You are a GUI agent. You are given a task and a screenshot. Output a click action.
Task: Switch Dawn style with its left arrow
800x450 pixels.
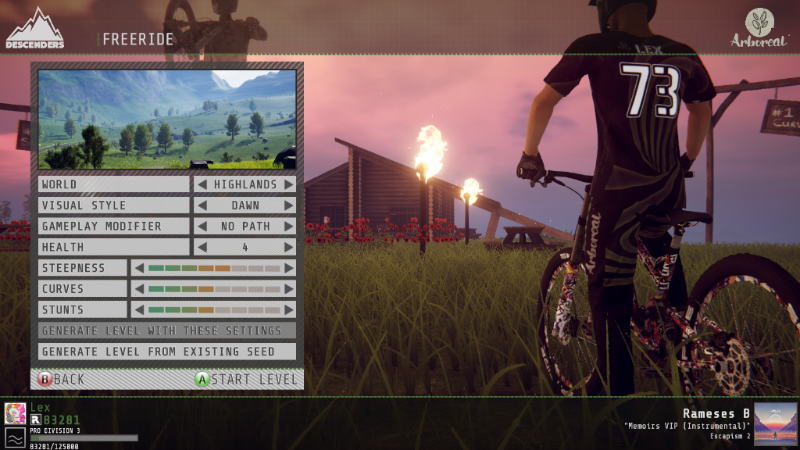(x=201, y=205)
